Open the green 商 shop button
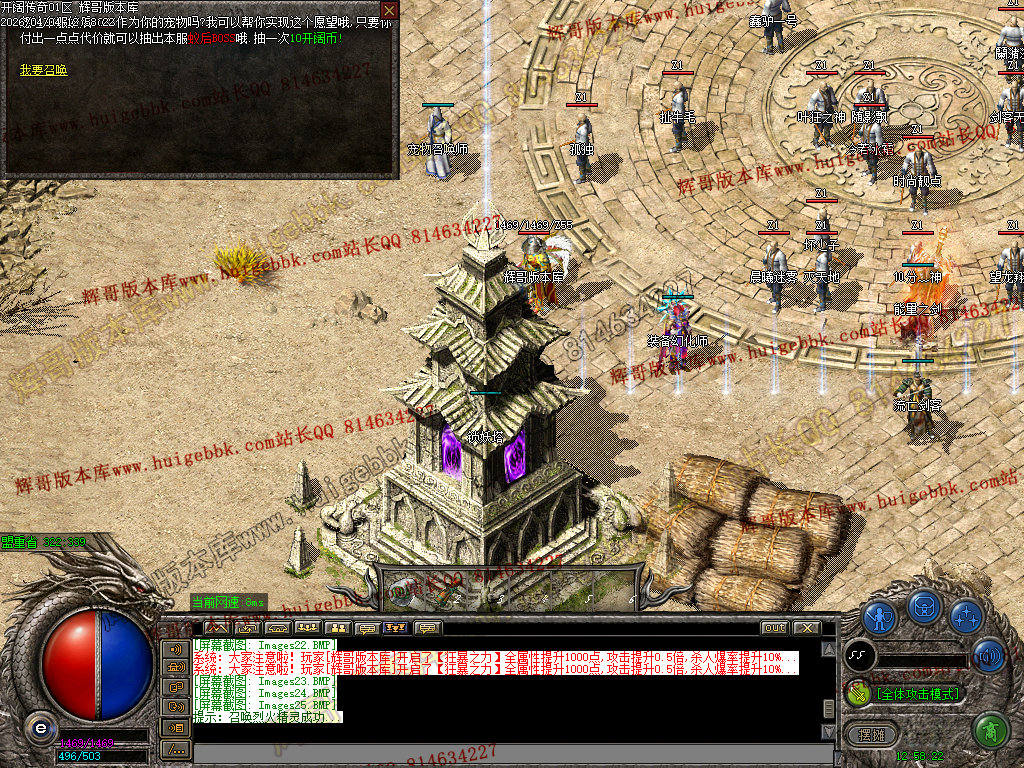The height and width of the screenshot is (768, 1024). point(989,731)
